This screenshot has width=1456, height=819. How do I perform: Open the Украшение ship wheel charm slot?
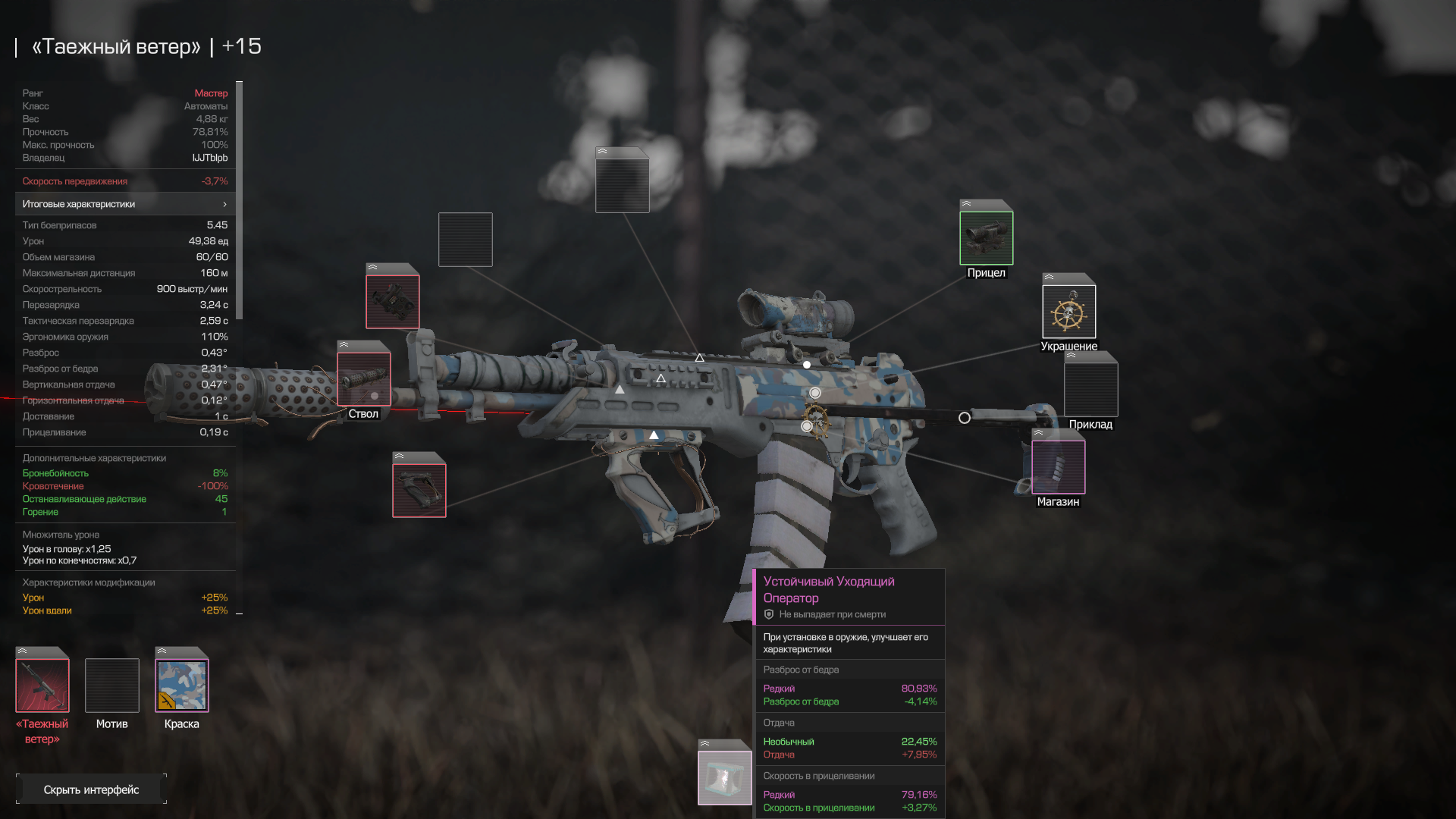click(1068, 312)
